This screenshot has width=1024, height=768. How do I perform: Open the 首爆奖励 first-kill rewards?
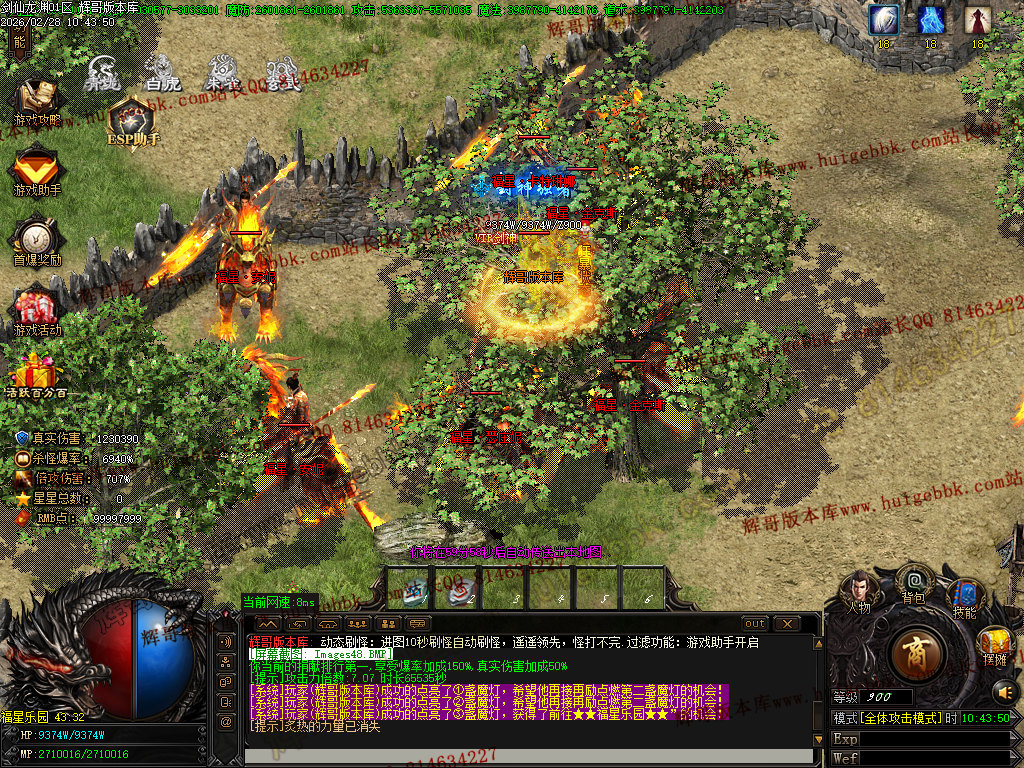tap(36, 241)
